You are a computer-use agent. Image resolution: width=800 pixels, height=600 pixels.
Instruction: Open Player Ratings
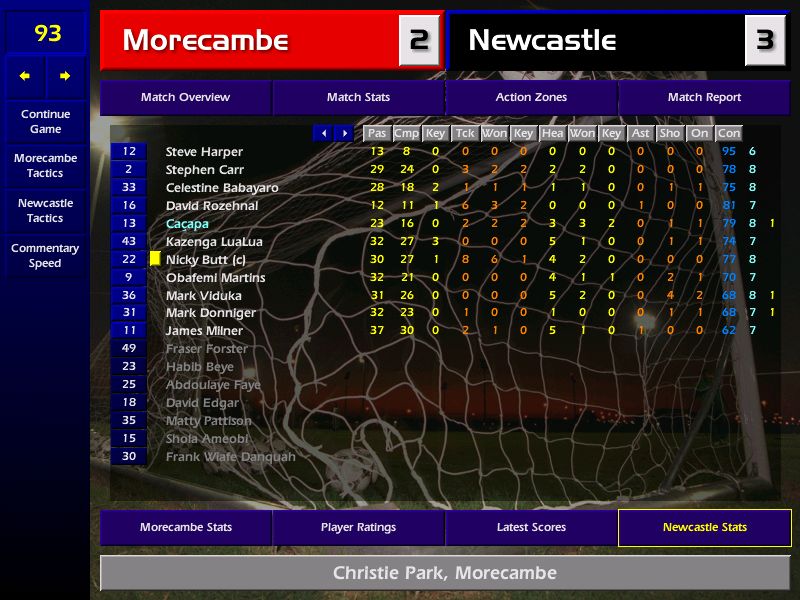click(x=358, y=527)
